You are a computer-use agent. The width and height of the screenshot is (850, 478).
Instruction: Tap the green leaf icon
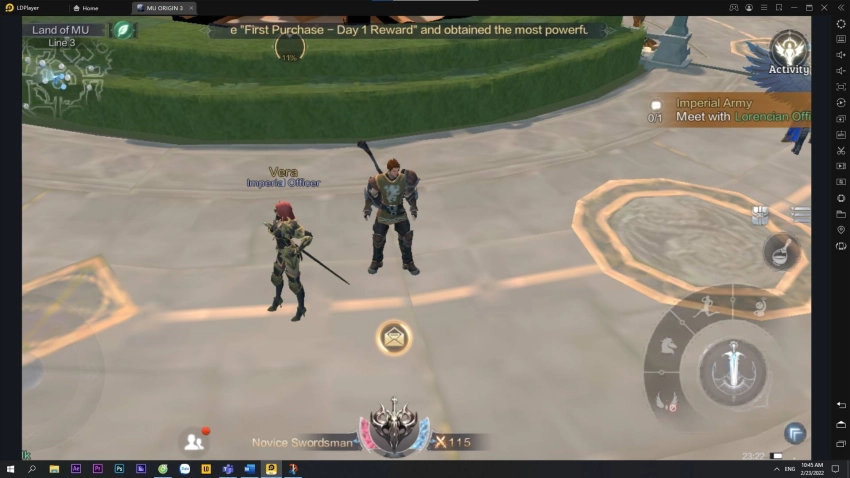click(x=122, y=30)
